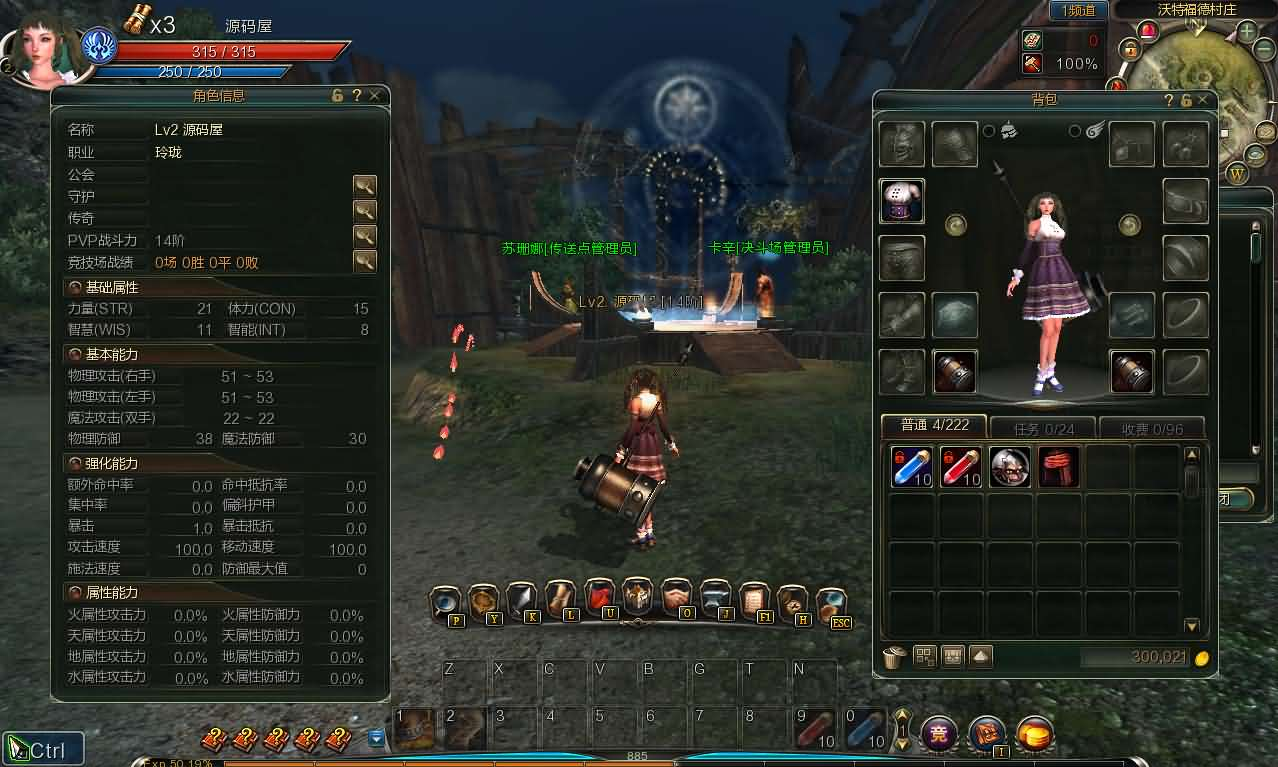Switch to the quest items tab
1278x767 pixels.
1044,428
